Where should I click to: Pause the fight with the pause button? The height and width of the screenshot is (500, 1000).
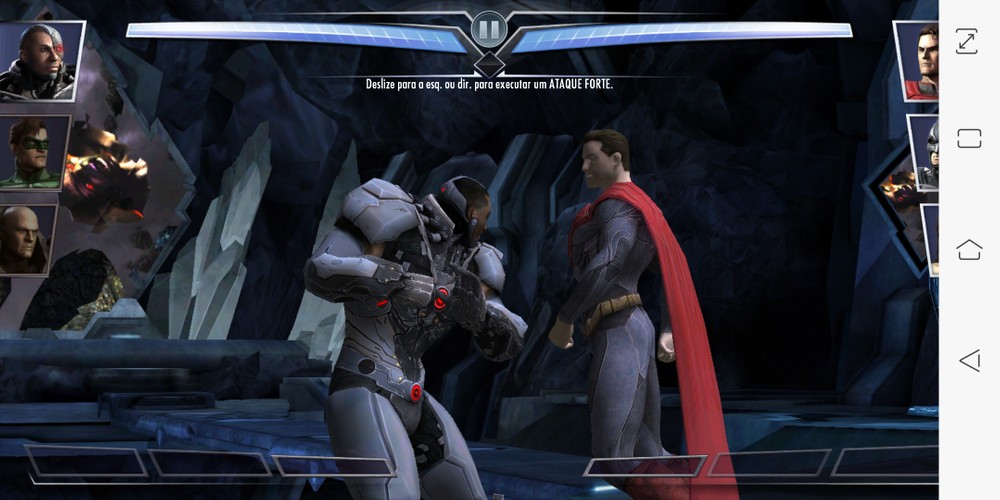(x=489, y=30)
